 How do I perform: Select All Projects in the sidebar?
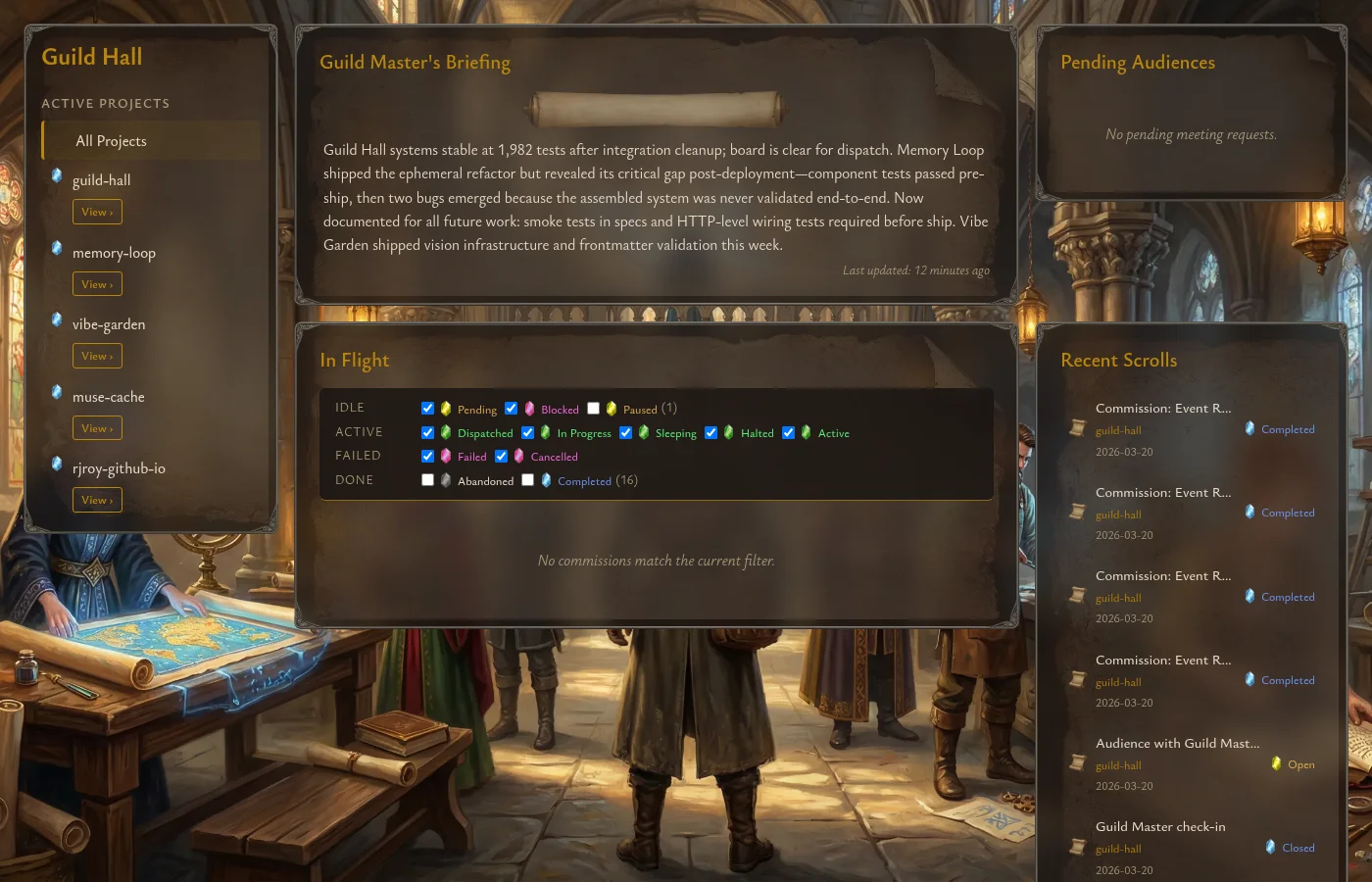111,140
